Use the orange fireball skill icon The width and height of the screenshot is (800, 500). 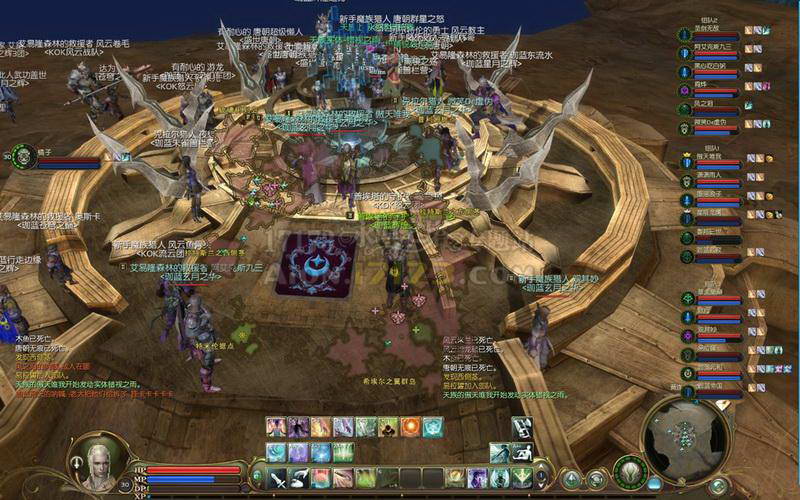[x=410, y=427]
